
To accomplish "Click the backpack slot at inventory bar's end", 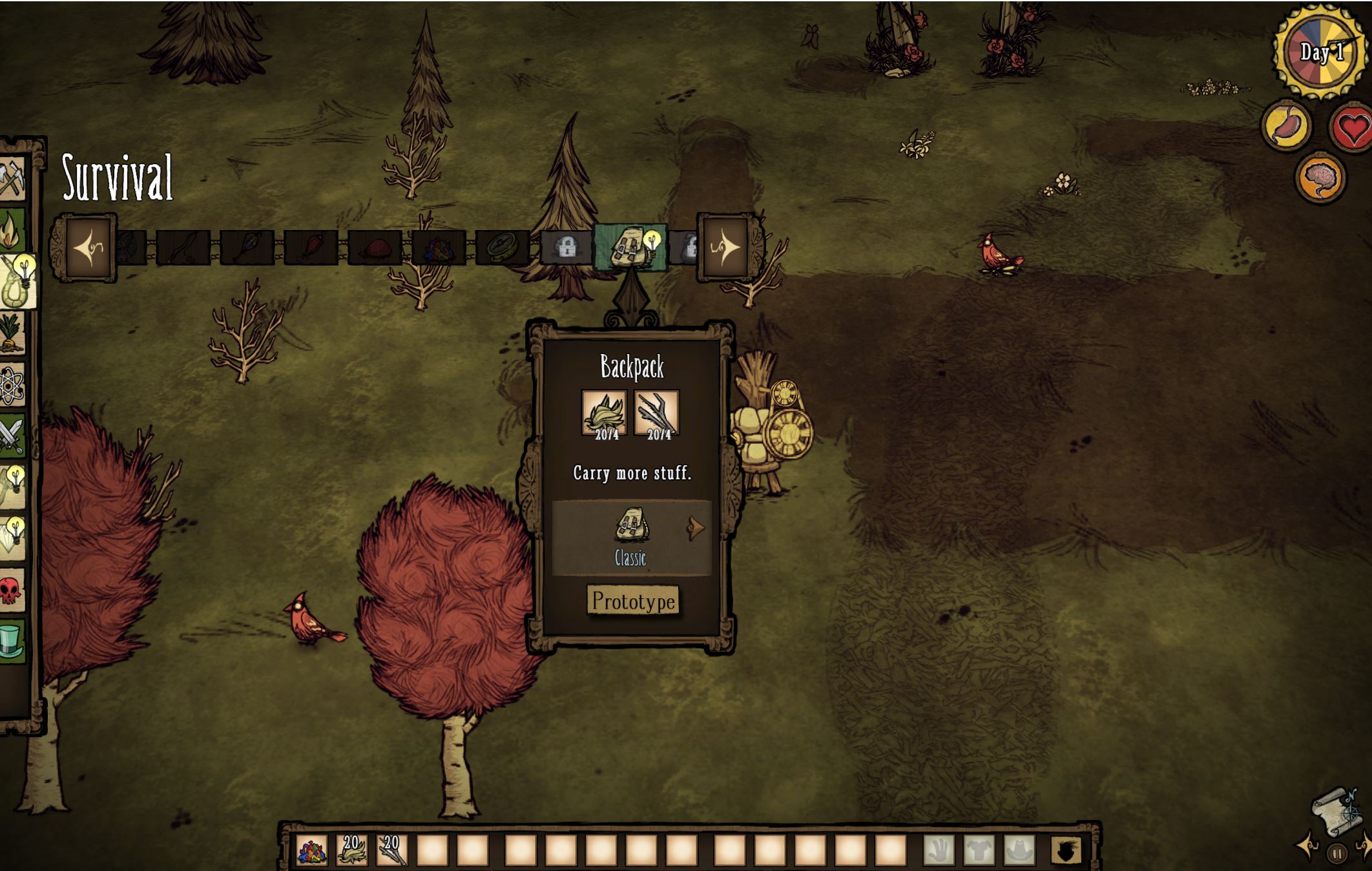I will pyautogui.click(x=1066, y=850).
